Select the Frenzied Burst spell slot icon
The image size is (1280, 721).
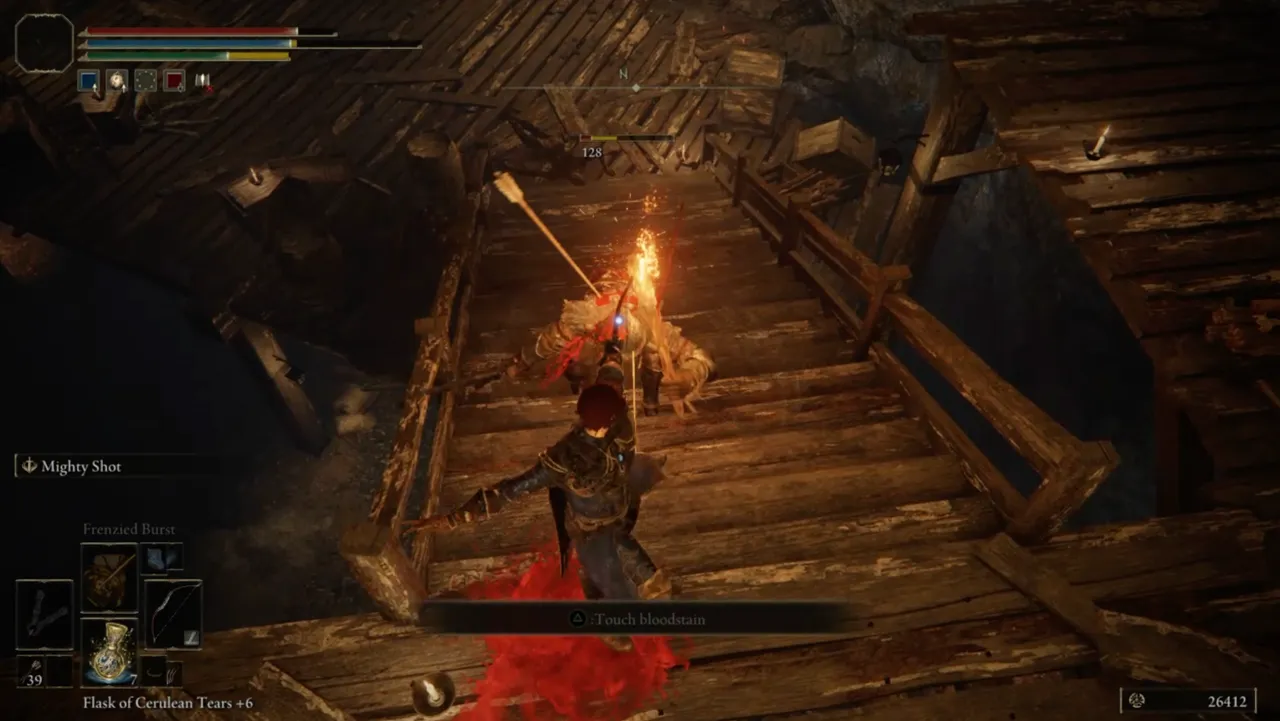point(109,579)
